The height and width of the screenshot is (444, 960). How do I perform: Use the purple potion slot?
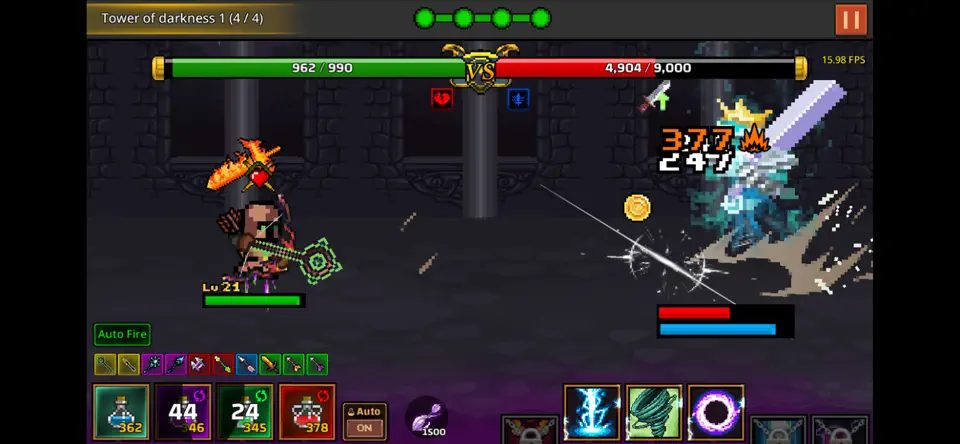tap(183, 412)
